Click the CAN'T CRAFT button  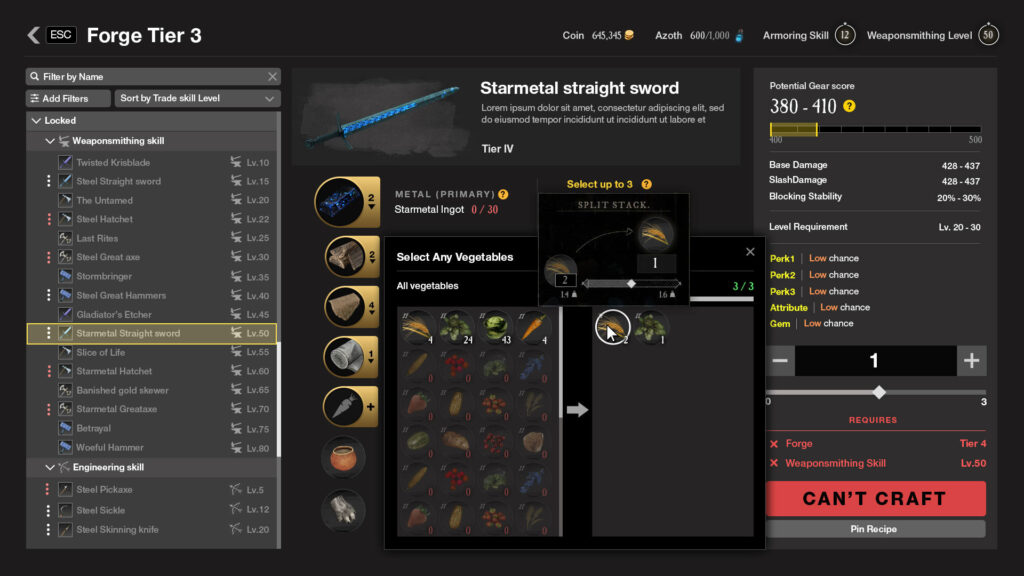click(x=875, y=498)
